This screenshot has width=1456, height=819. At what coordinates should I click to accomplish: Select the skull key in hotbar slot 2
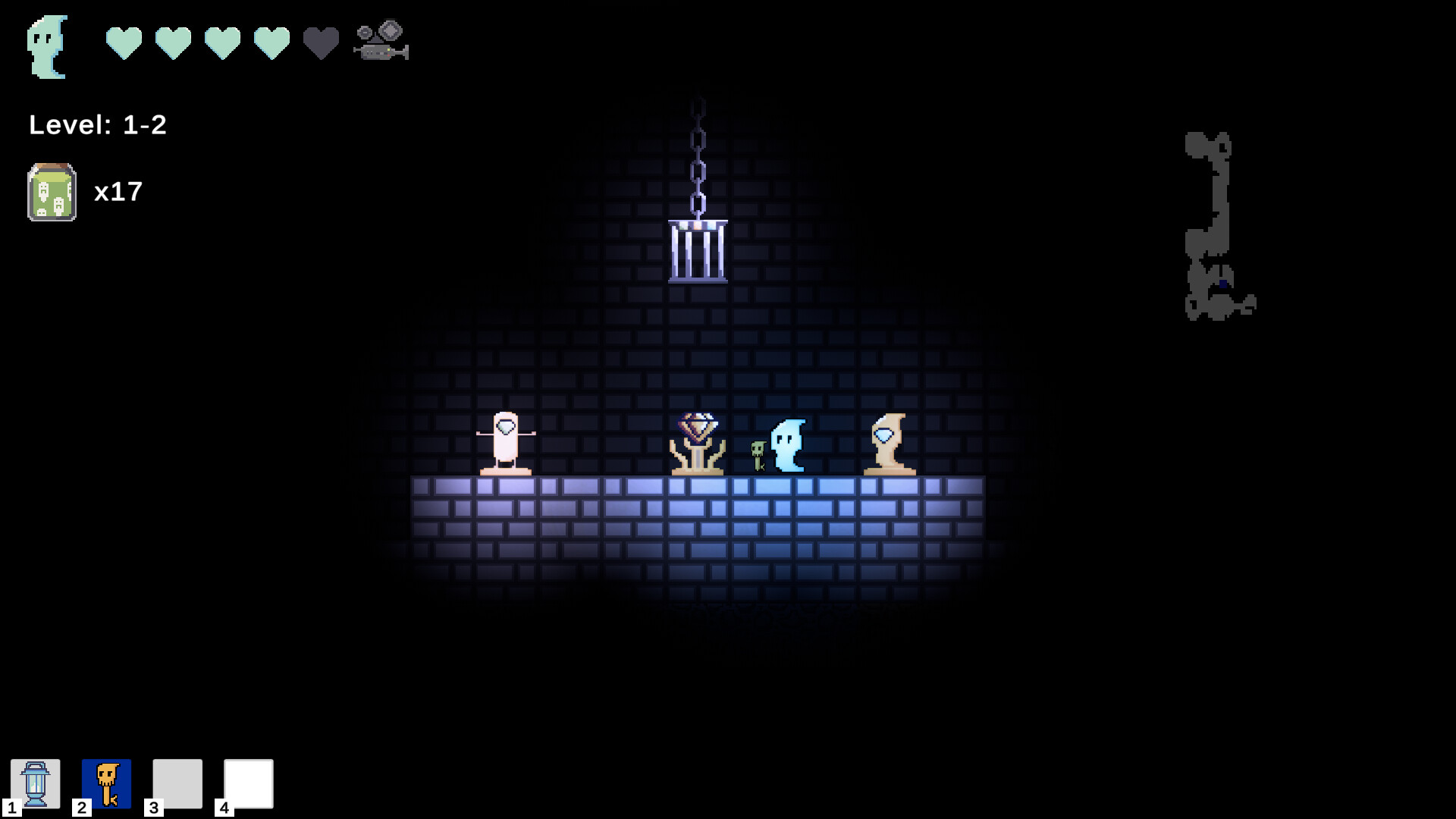106,784
